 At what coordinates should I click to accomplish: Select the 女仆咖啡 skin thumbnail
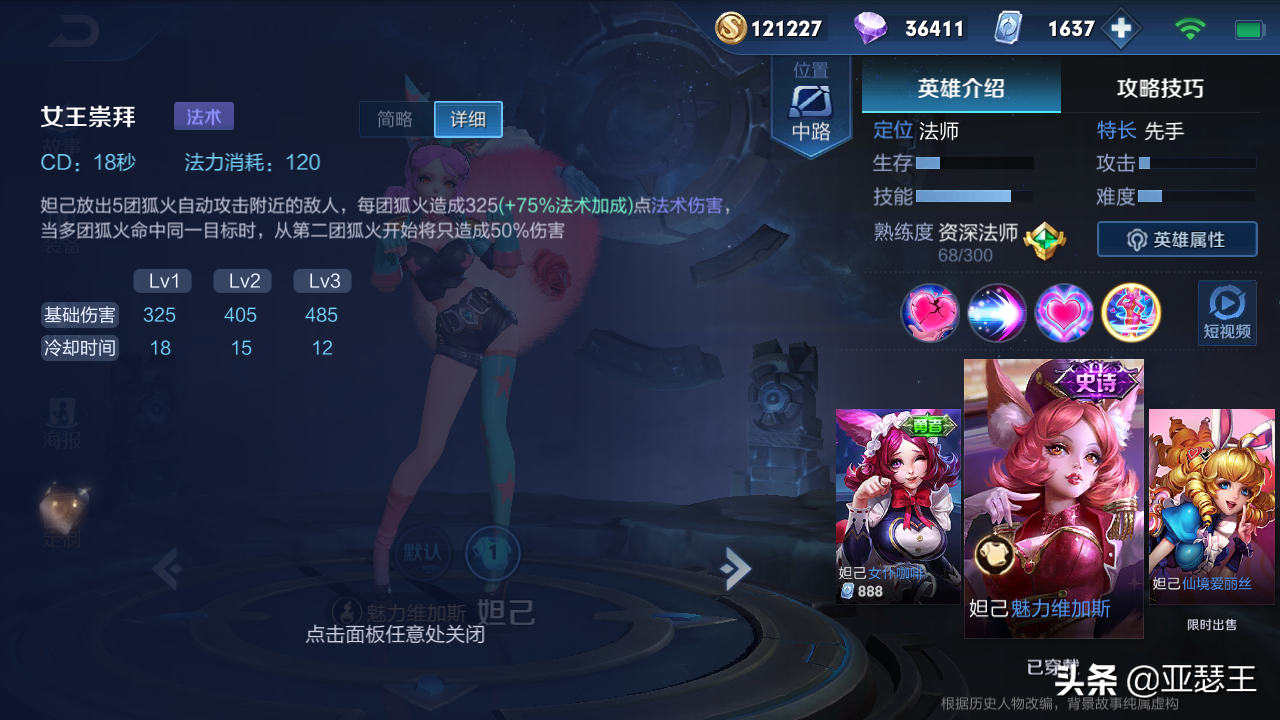tap(898, 500)
